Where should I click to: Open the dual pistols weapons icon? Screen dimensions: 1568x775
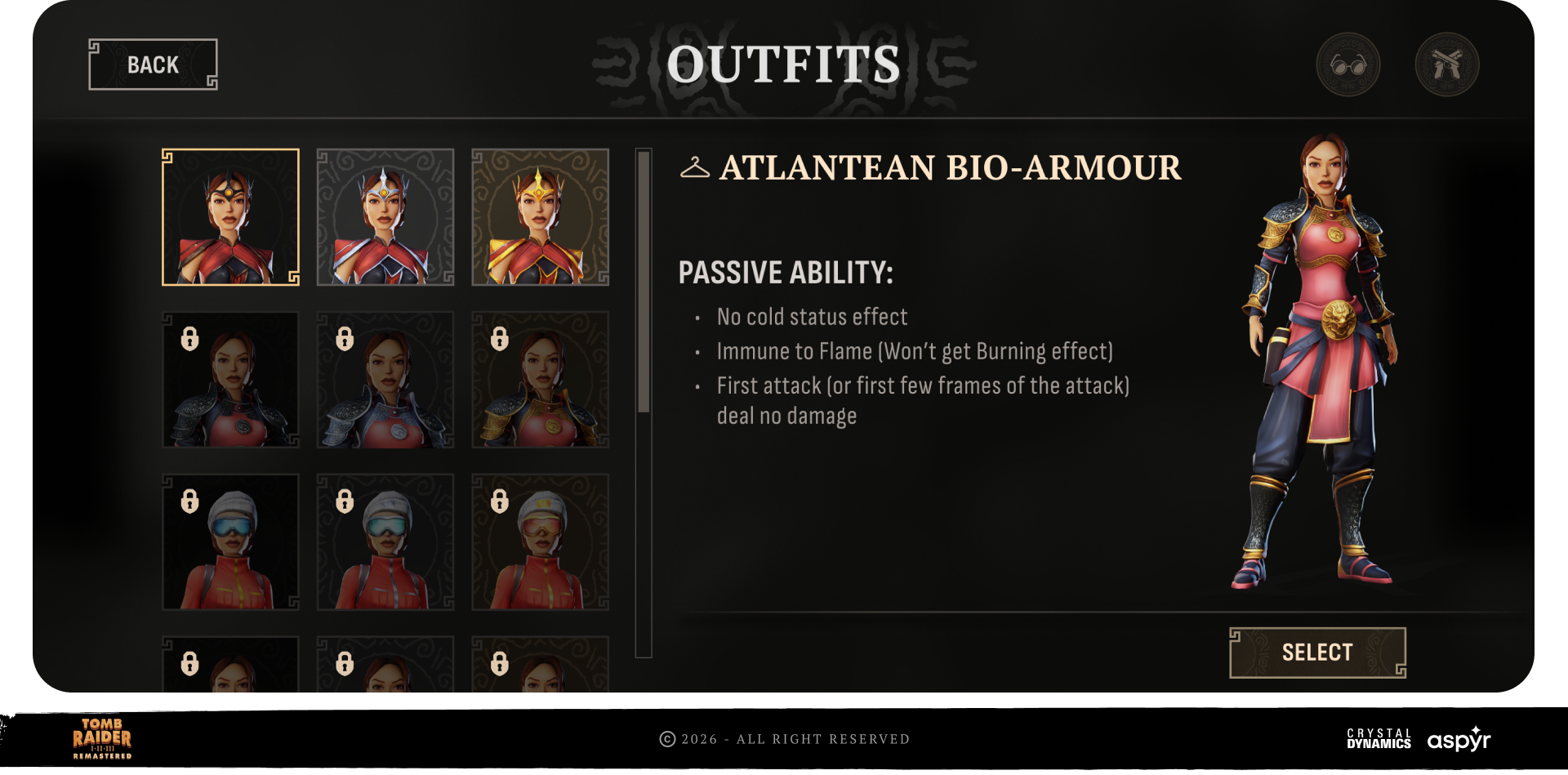(1446, 65)
